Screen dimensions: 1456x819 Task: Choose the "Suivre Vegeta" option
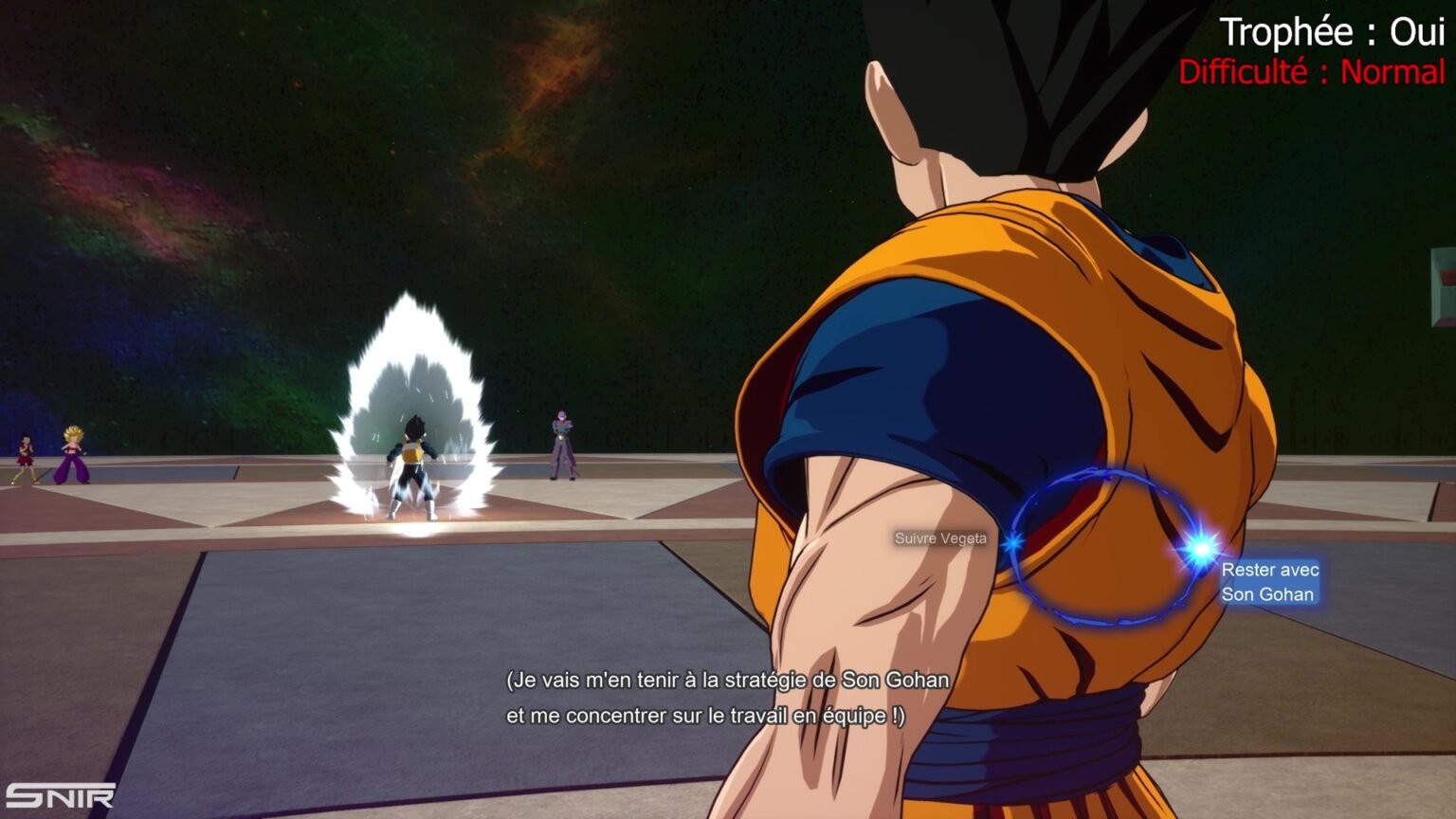point(940,538)
